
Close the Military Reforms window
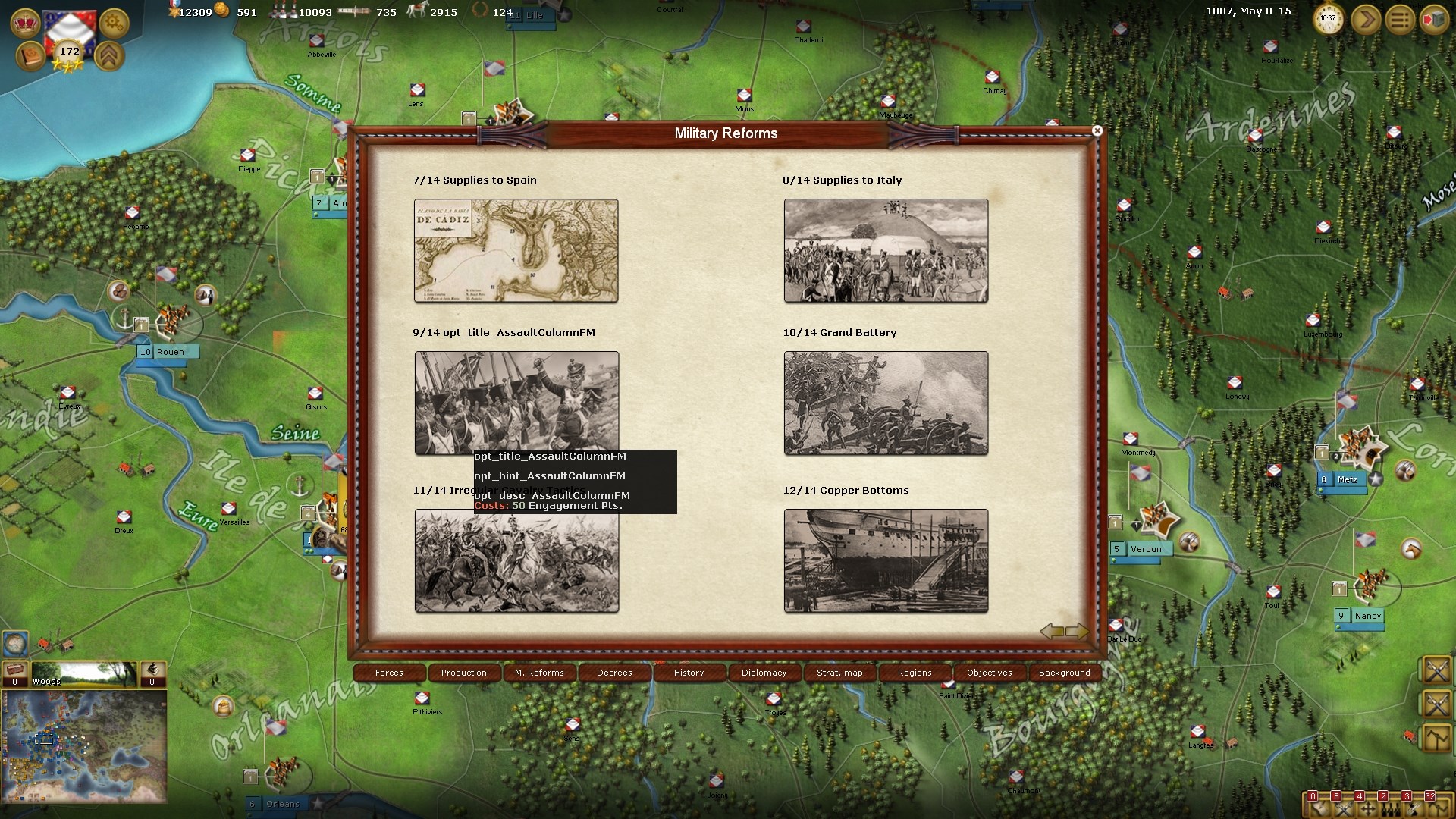[1097, 131]
